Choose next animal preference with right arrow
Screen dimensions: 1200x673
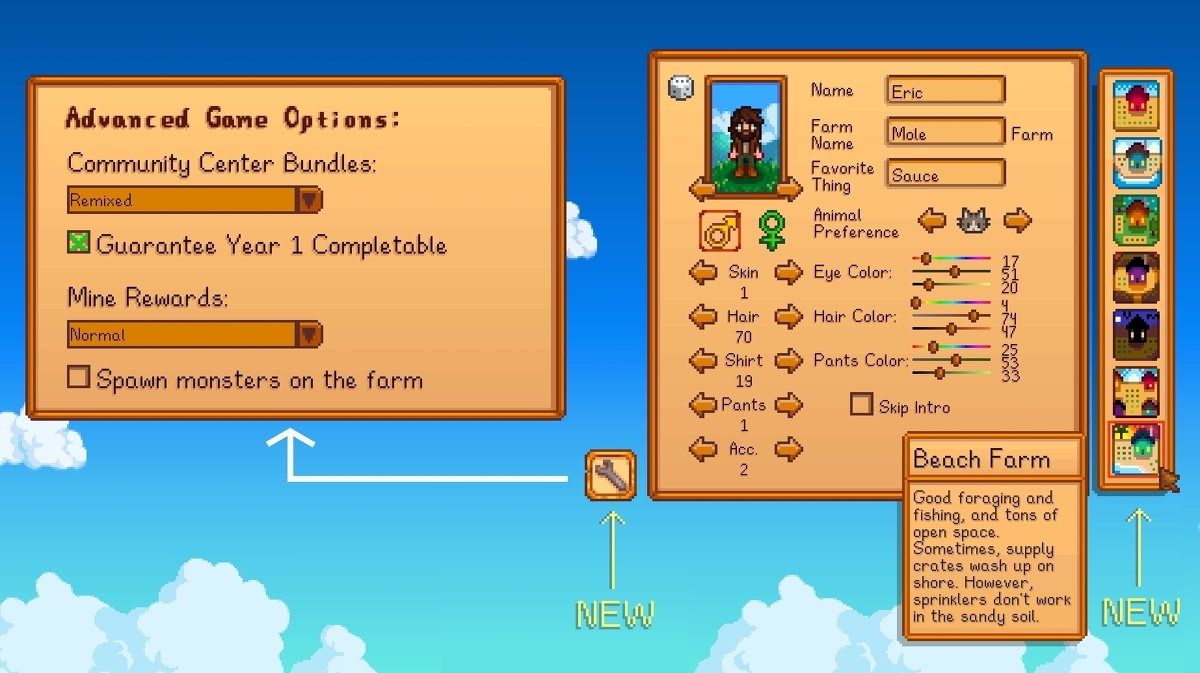point(1017,220)
